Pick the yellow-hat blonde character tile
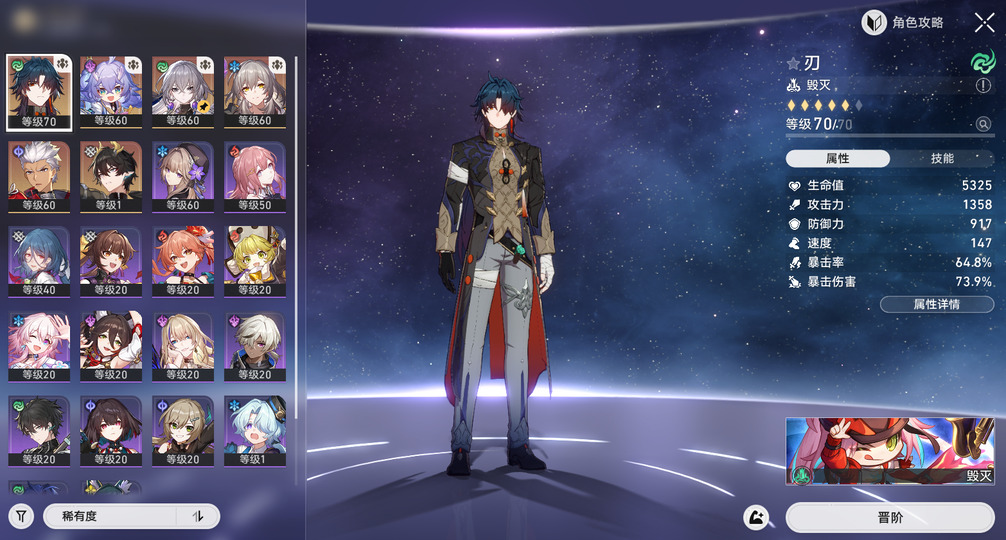 coord(255,261)
